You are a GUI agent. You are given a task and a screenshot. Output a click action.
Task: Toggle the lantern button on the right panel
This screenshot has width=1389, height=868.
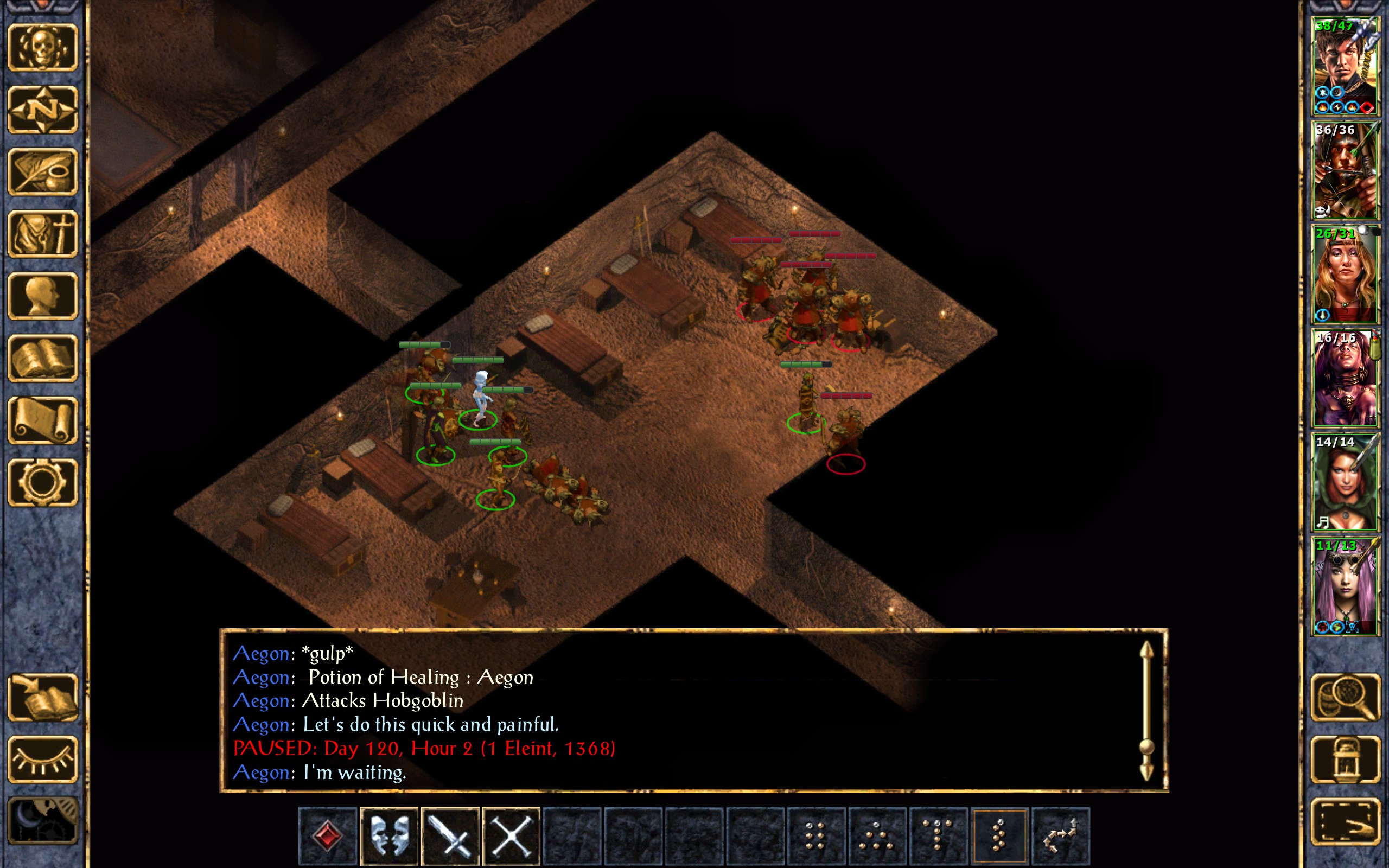(x=1345, y=759)
